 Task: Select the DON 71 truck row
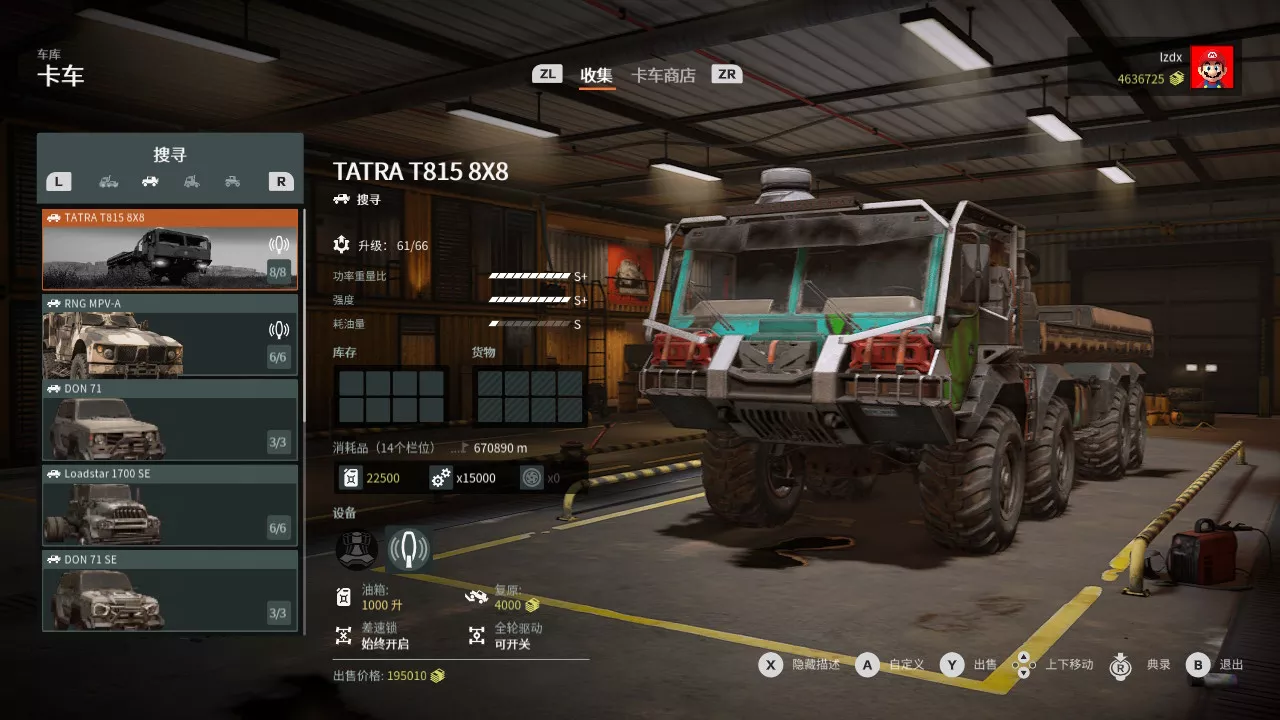[170, 420]
